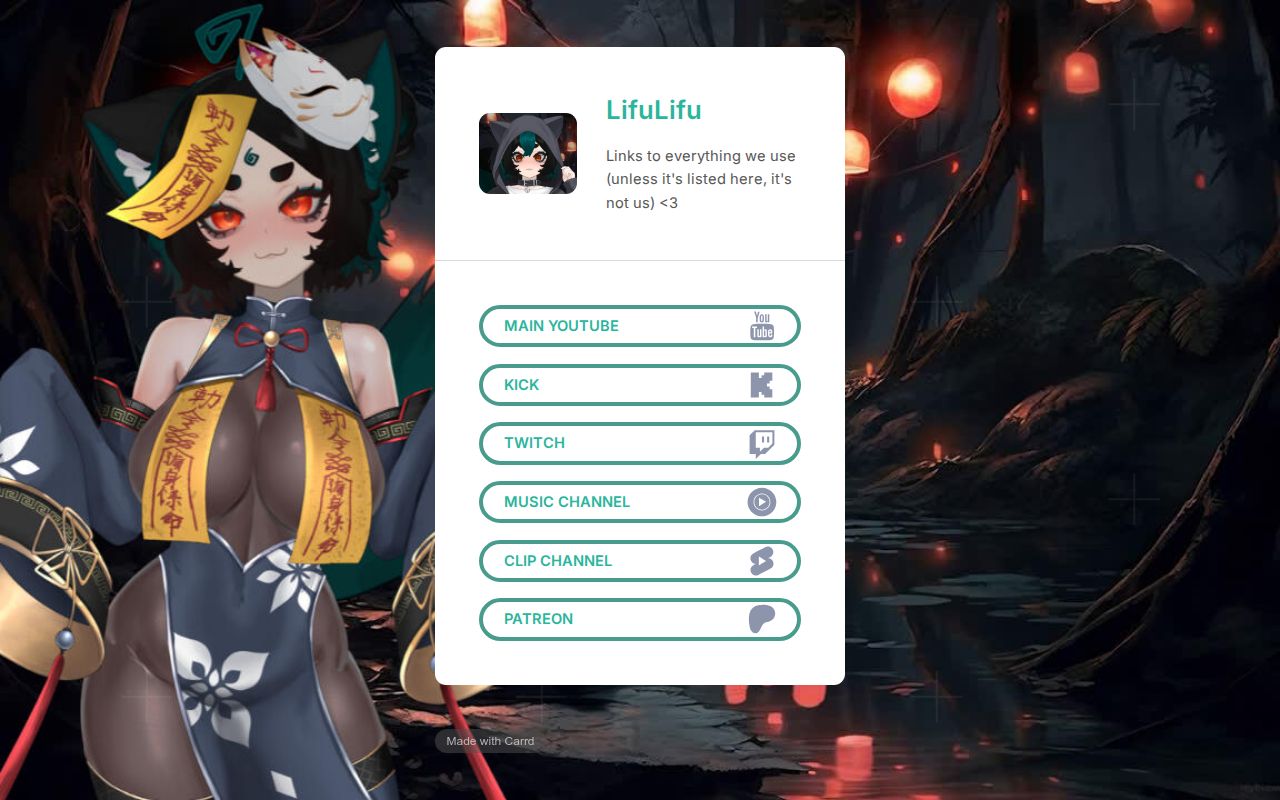Viewport: 1280px width, 800px height.
Task: Open the Twitch channel link
Action: tap(640, 443)
